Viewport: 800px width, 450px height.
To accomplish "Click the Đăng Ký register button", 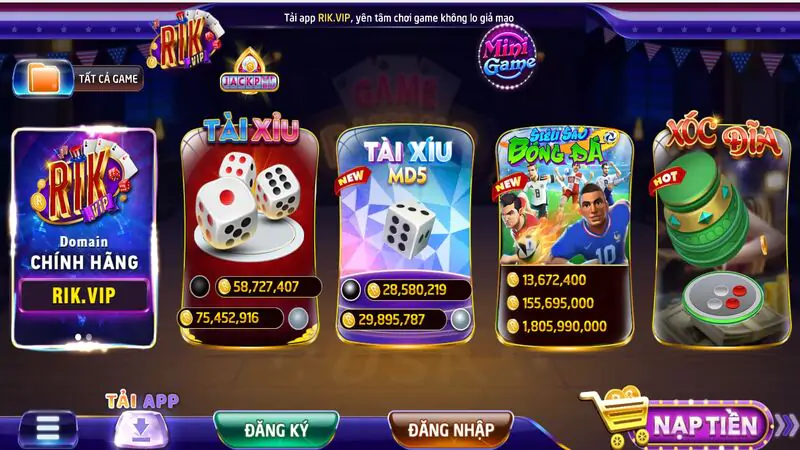I will [276, 429].
